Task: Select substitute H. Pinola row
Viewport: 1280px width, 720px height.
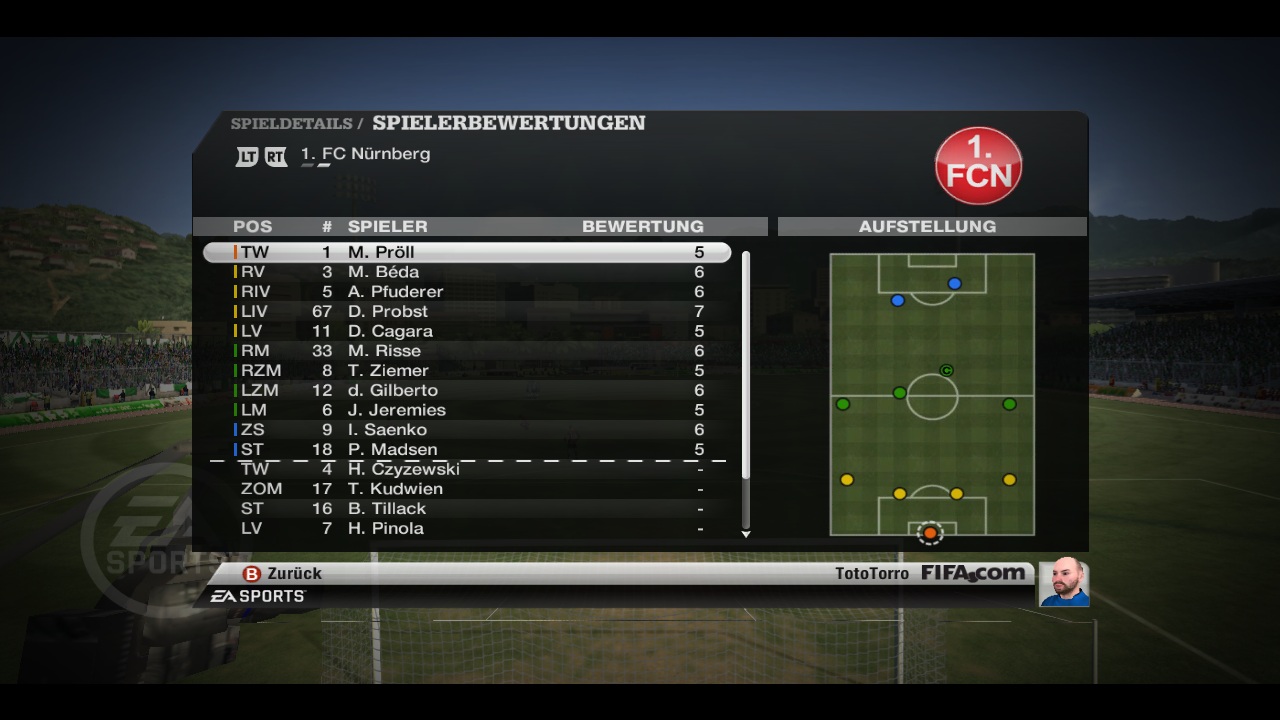Action: (467, 528)
